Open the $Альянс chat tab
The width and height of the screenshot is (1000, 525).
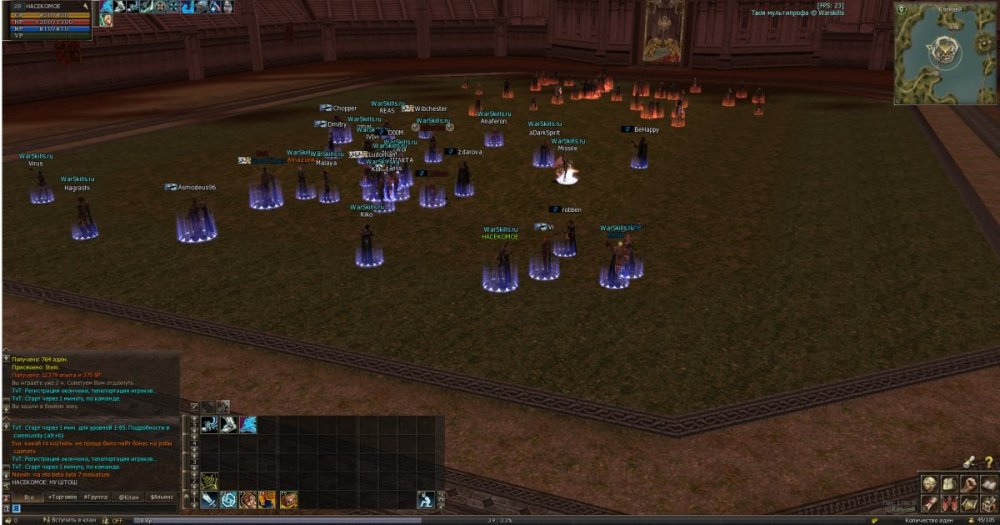(161, 497)
